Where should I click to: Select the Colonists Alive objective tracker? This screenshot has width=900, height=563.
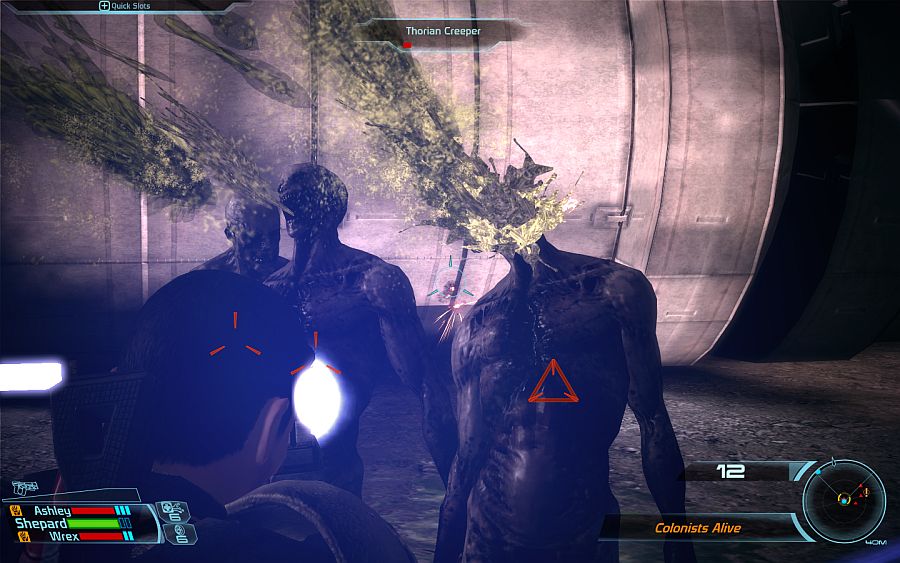698,527
